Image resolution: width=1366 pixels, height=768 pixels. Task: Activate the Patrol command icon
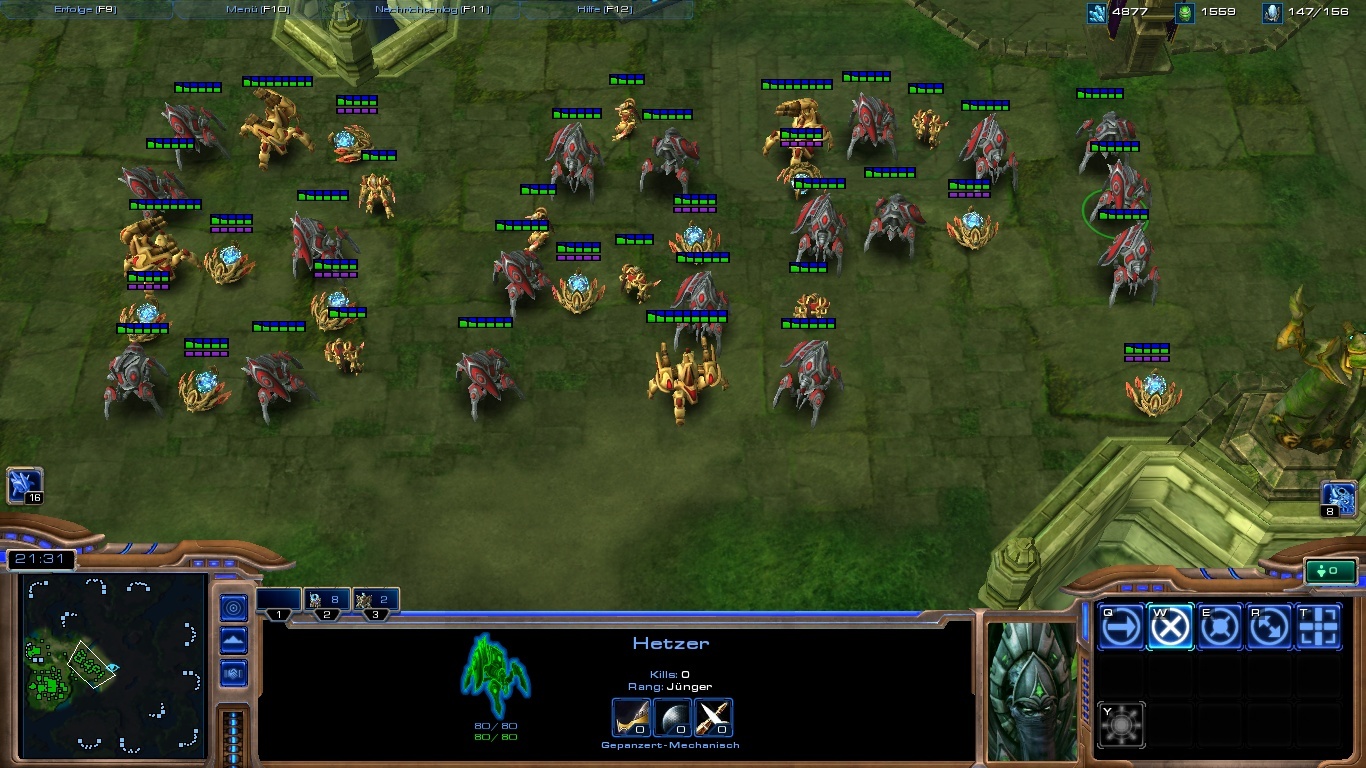1269,628
